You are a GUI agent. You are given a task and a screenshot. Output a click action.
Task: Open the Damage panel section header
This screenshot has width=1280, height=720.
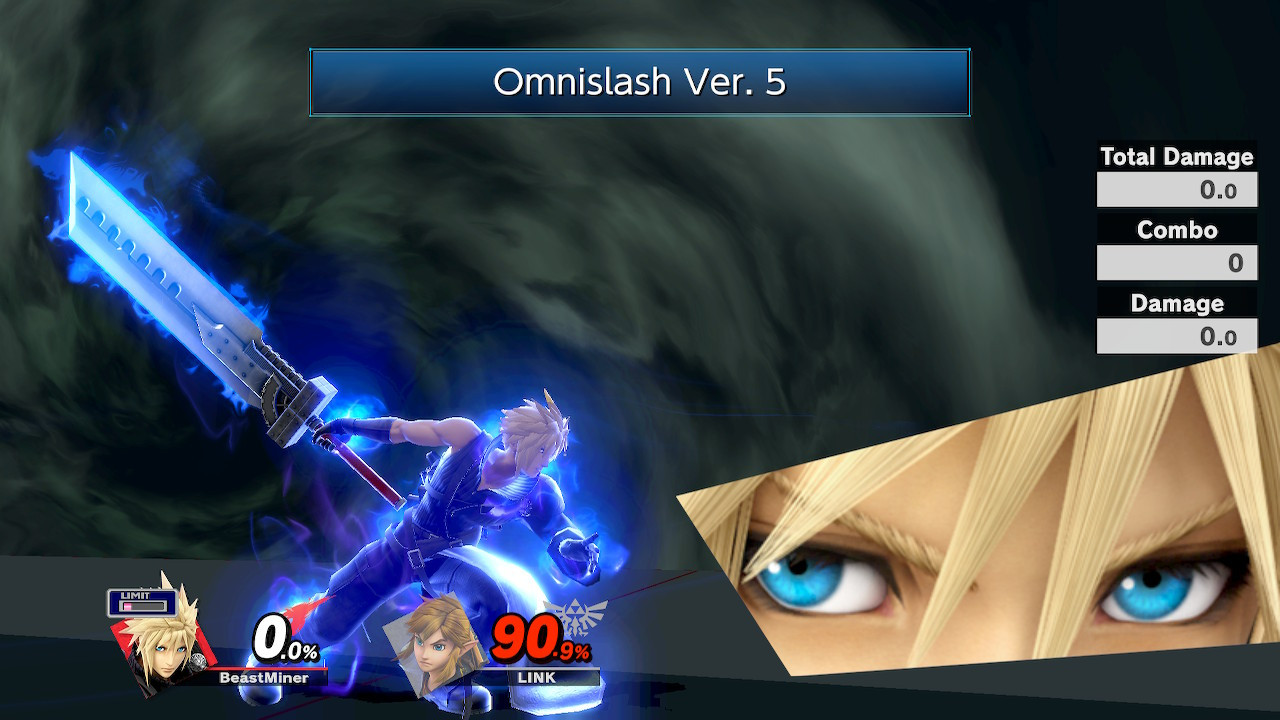click(x=1177, y=303)
